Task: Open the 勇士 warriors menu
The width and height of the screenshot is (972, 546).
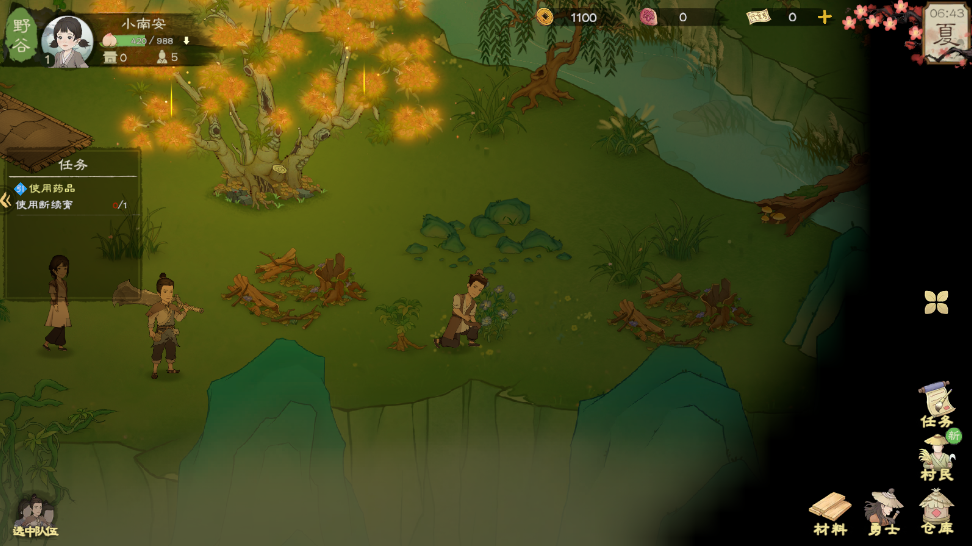Action: click(884, 512)
